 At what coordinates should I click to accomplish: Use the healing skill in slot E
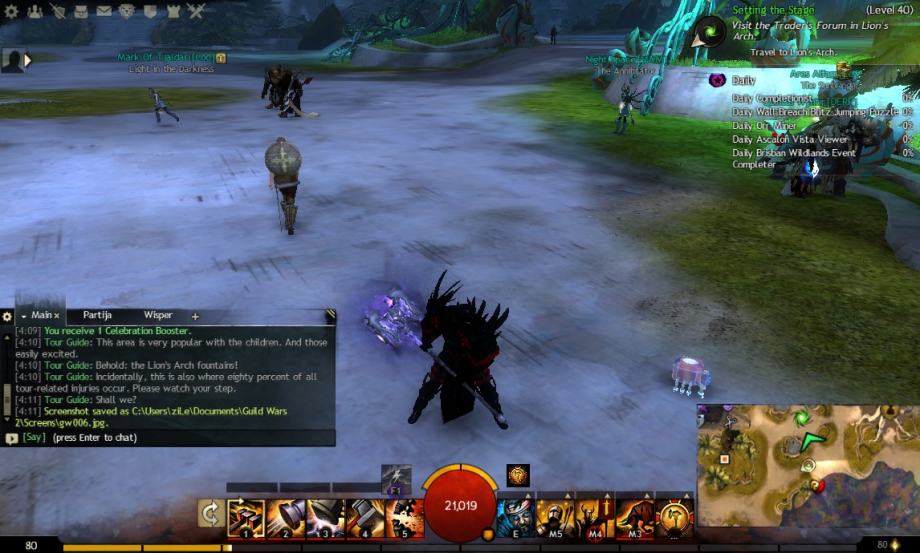click(x=516, y=518)
